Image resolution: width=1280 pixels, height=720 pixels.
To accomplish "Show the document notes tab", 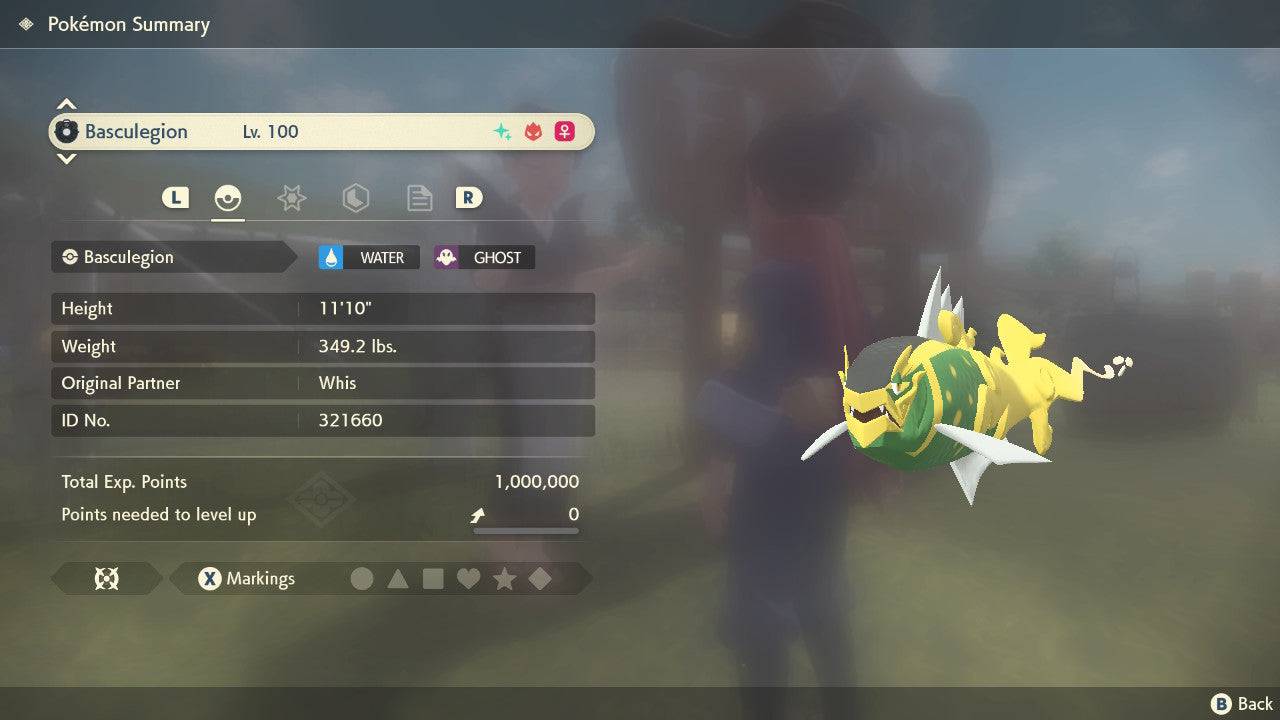I will coord(419,198).
